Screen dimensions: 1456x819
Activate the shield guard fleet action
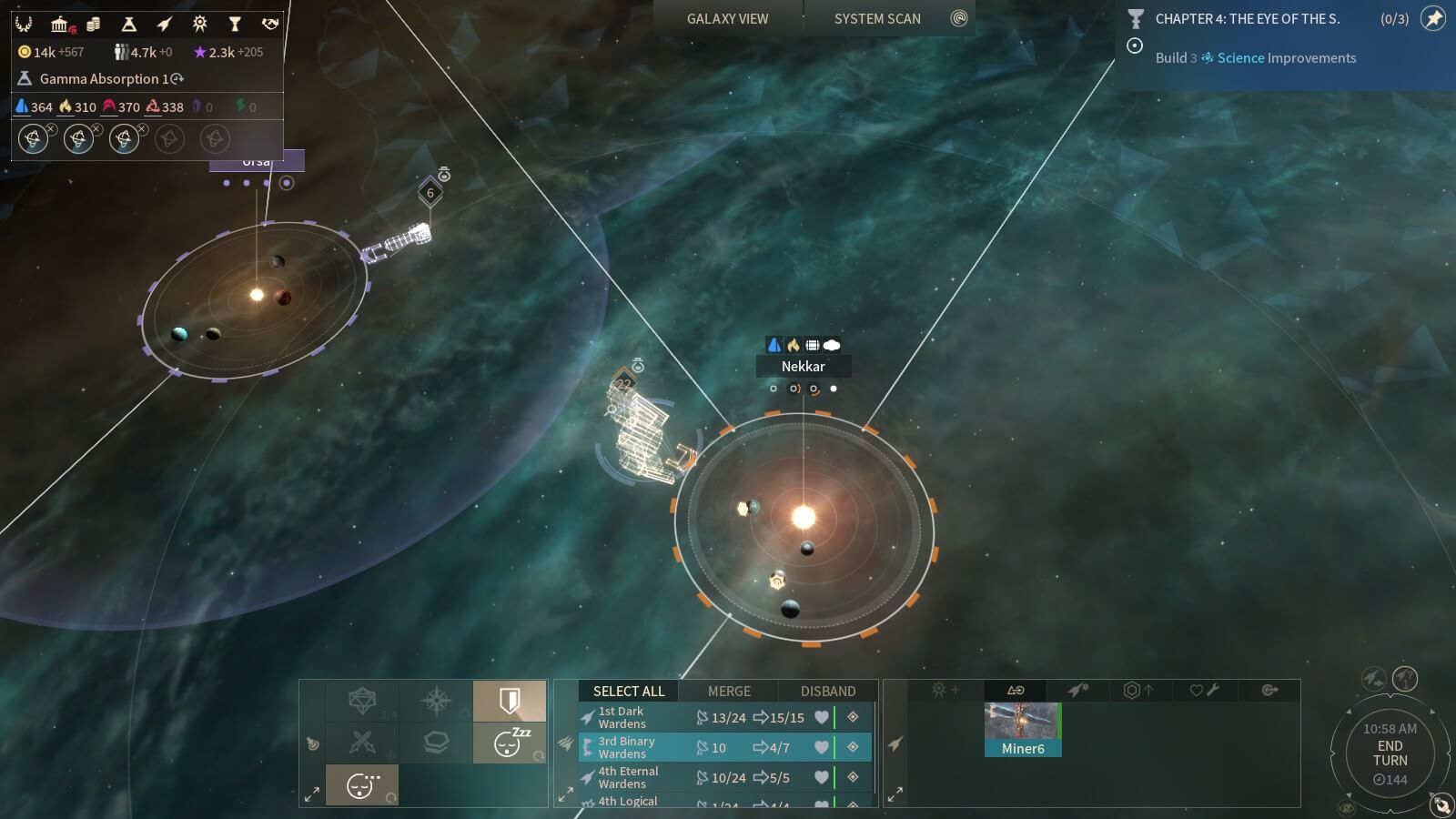coord(510,701)
